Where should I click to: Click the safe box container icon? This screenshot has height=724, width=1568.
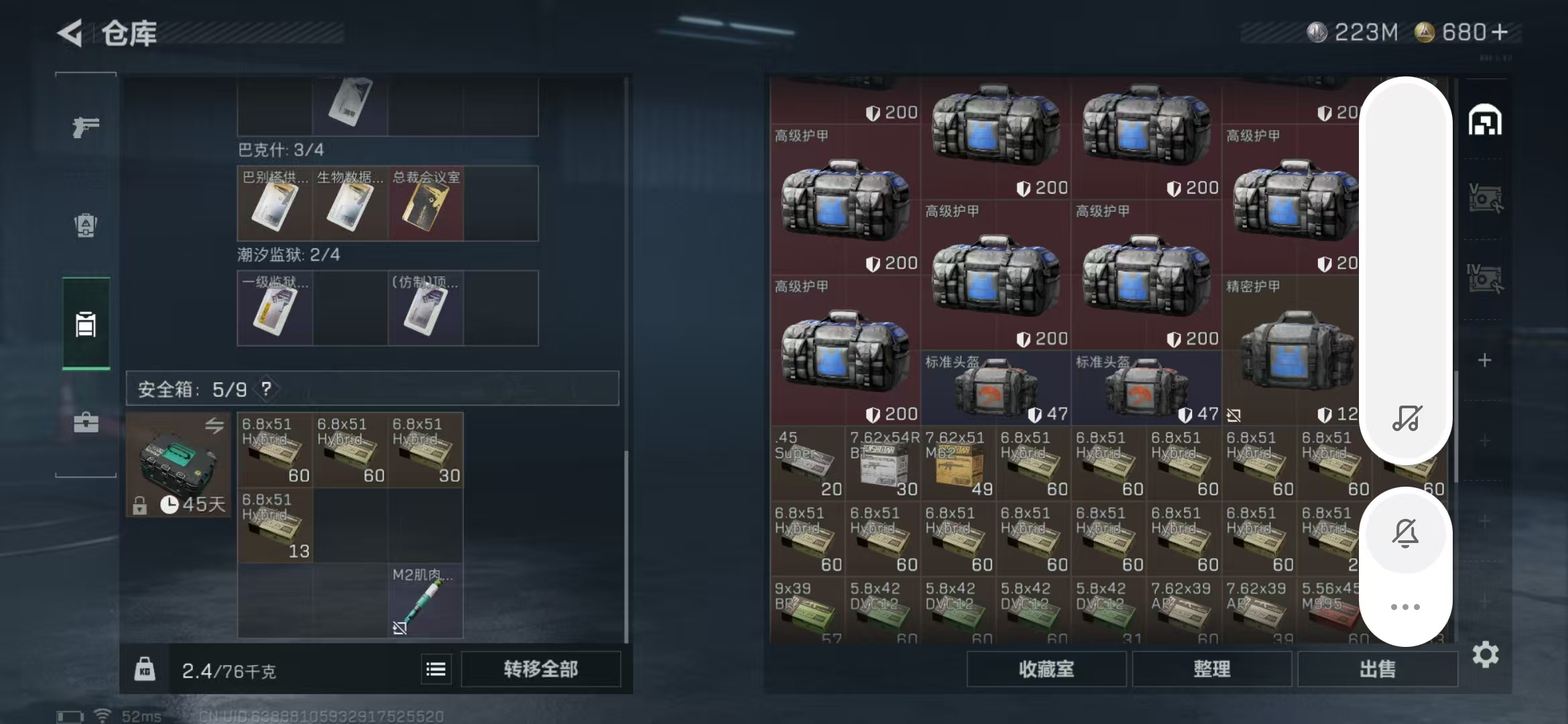(x=178, y=464)
